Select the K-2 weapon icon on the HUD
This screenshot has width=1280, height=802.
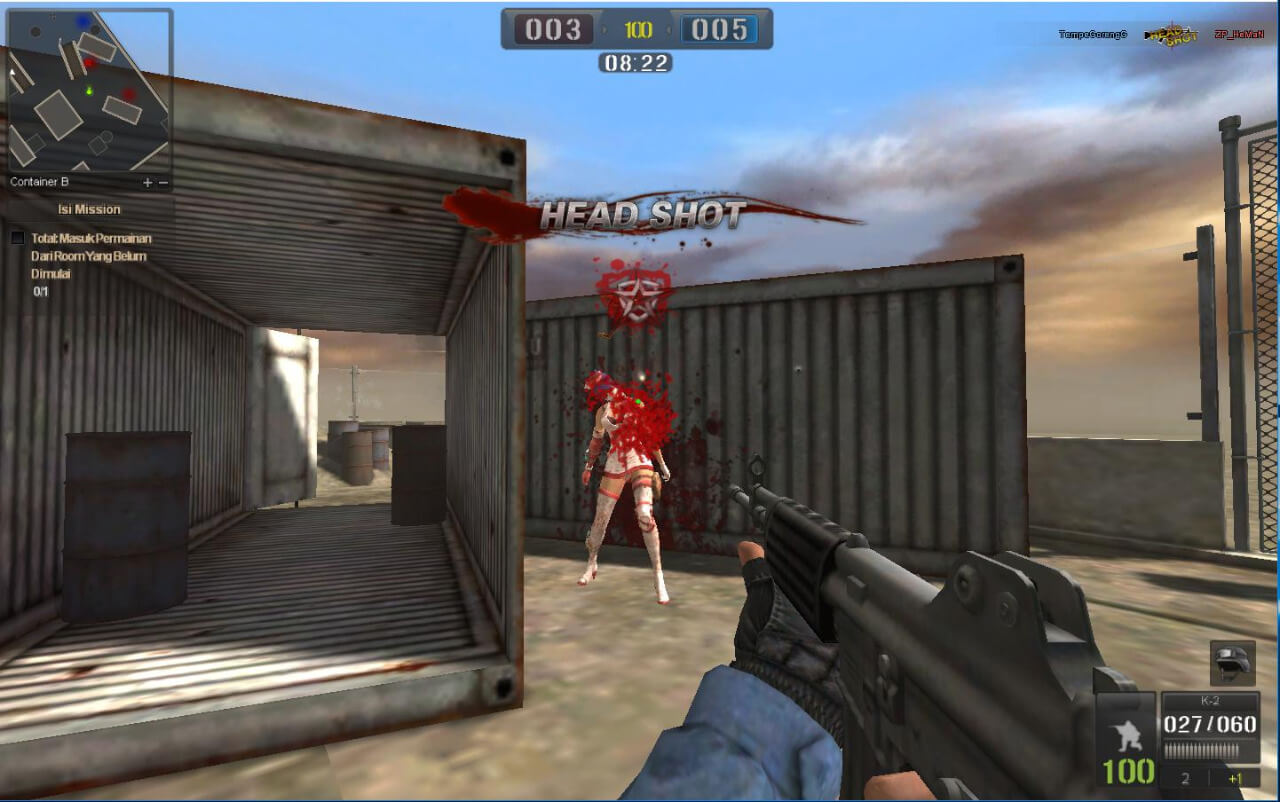pyautogui.click(x=1210, y=698)
